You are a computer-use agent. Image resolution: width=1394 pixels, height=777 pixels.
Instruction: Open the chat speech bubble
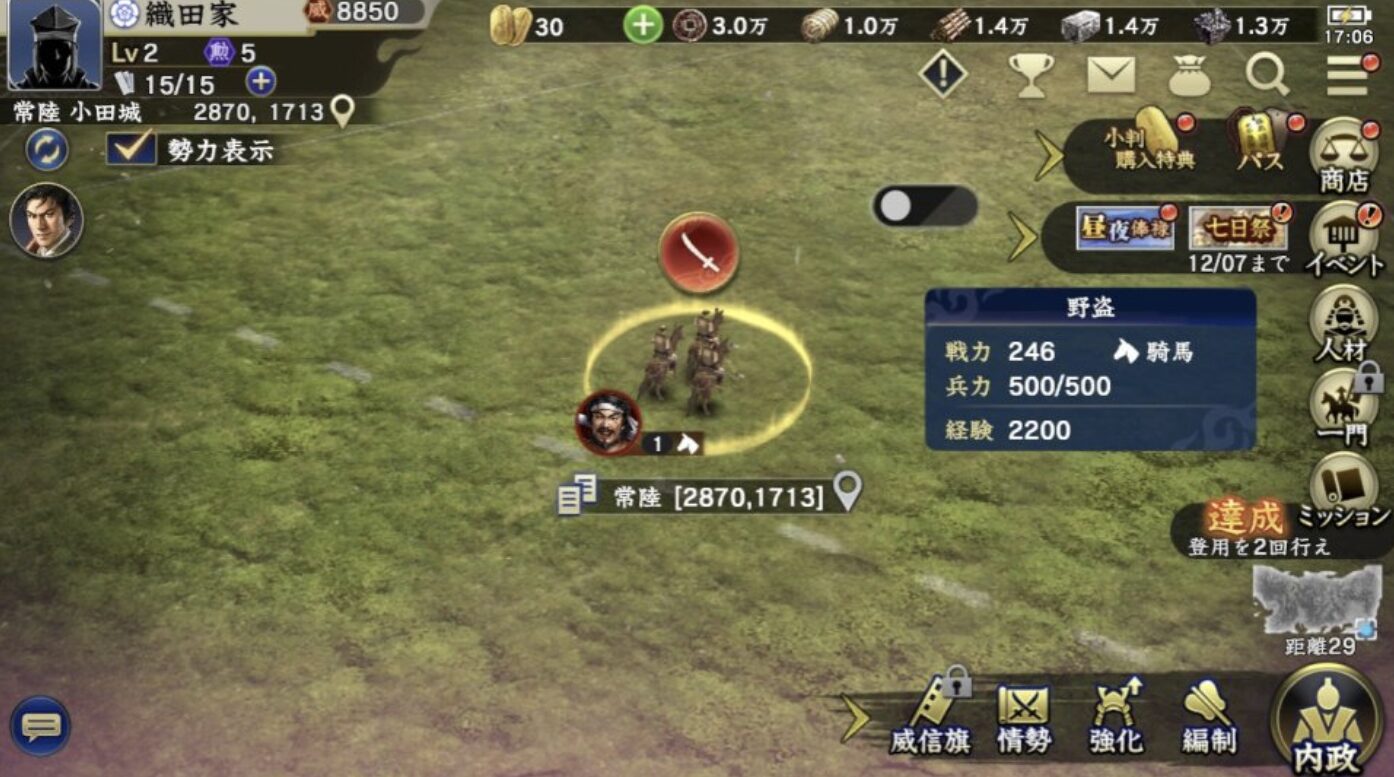tap(41, 725)
